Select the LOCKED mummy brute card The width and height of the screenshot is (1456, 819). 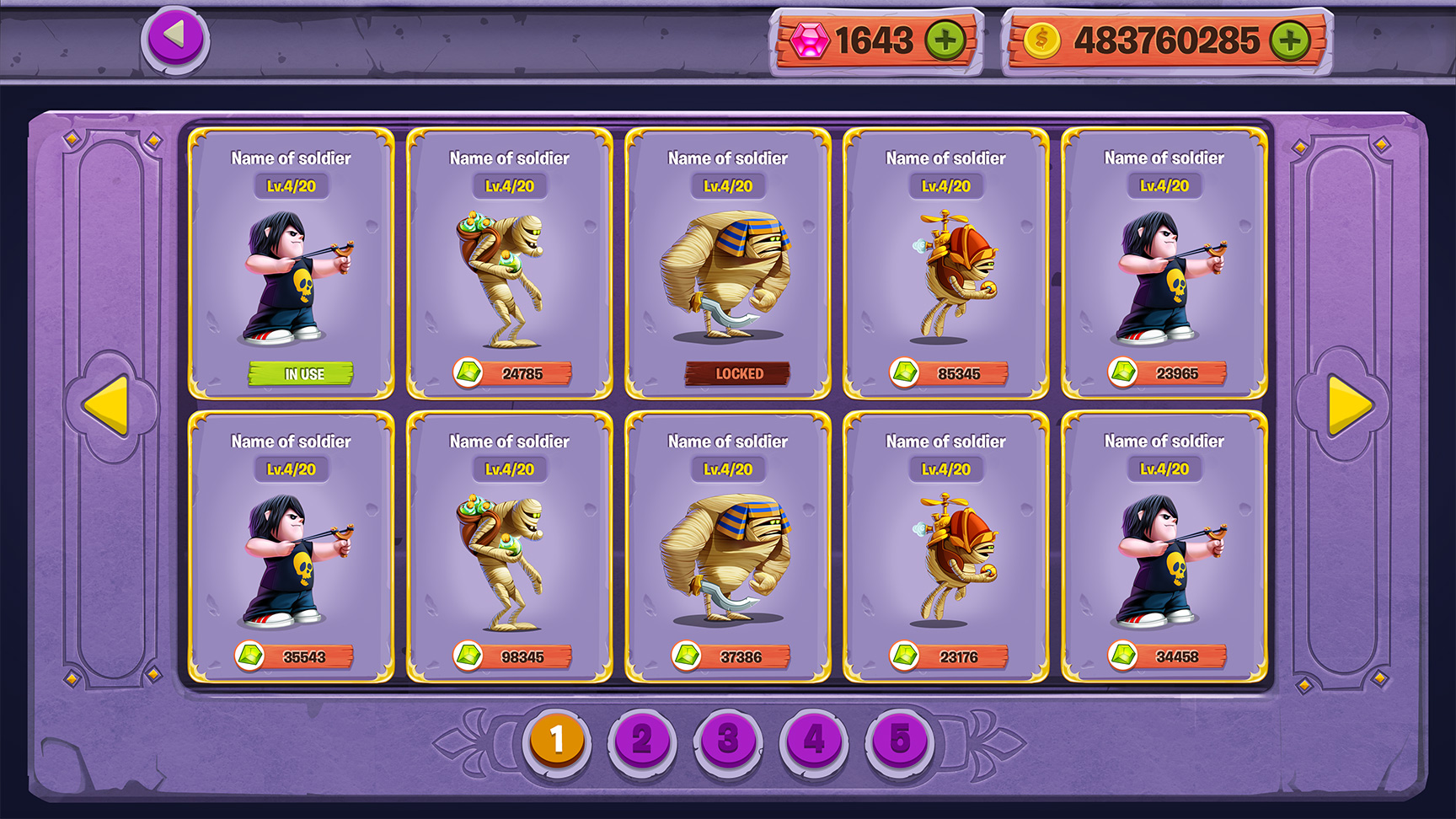[728, 263]
